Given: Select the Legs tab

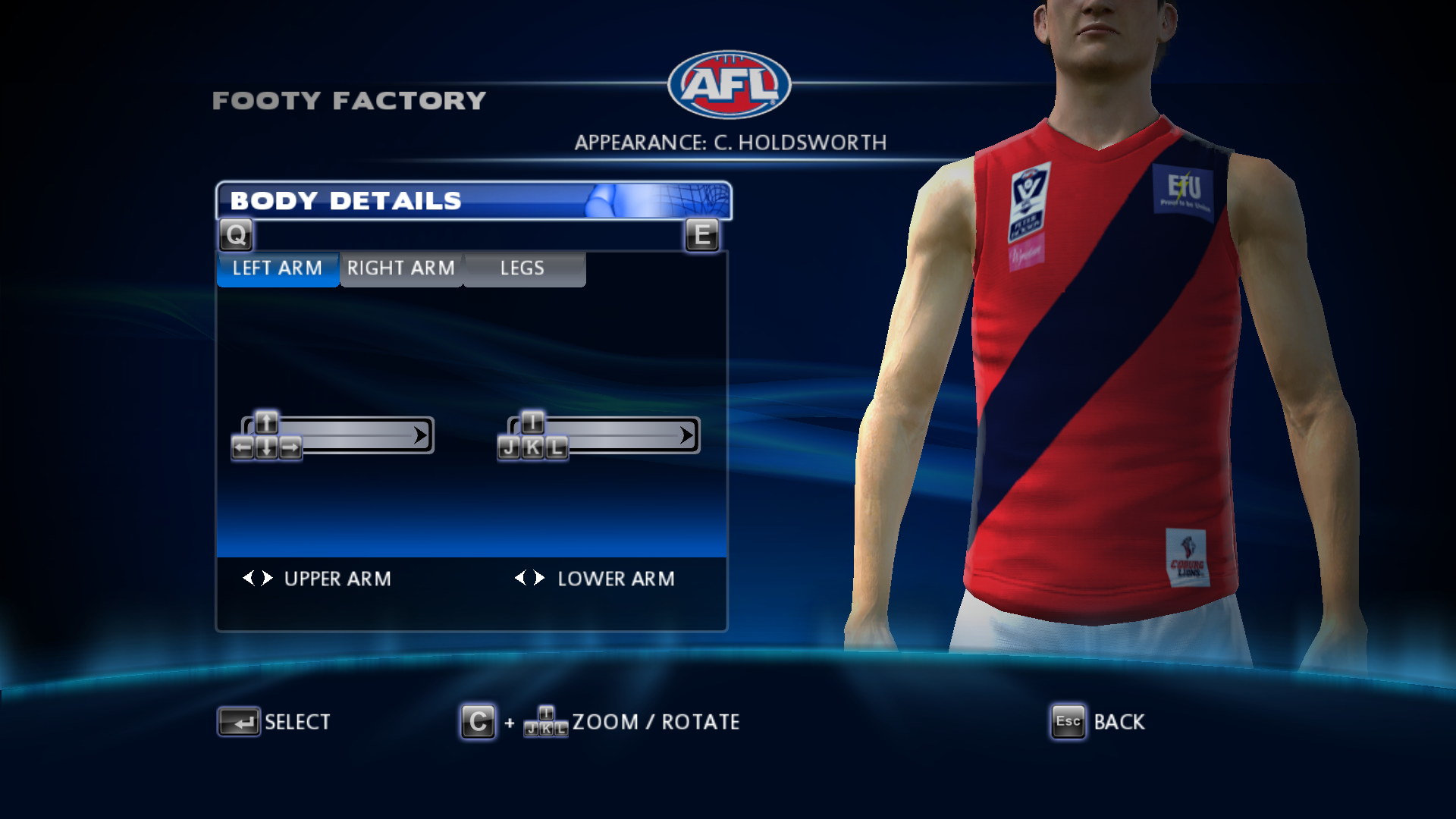Looking at the screenshot, I should point(523,268).
